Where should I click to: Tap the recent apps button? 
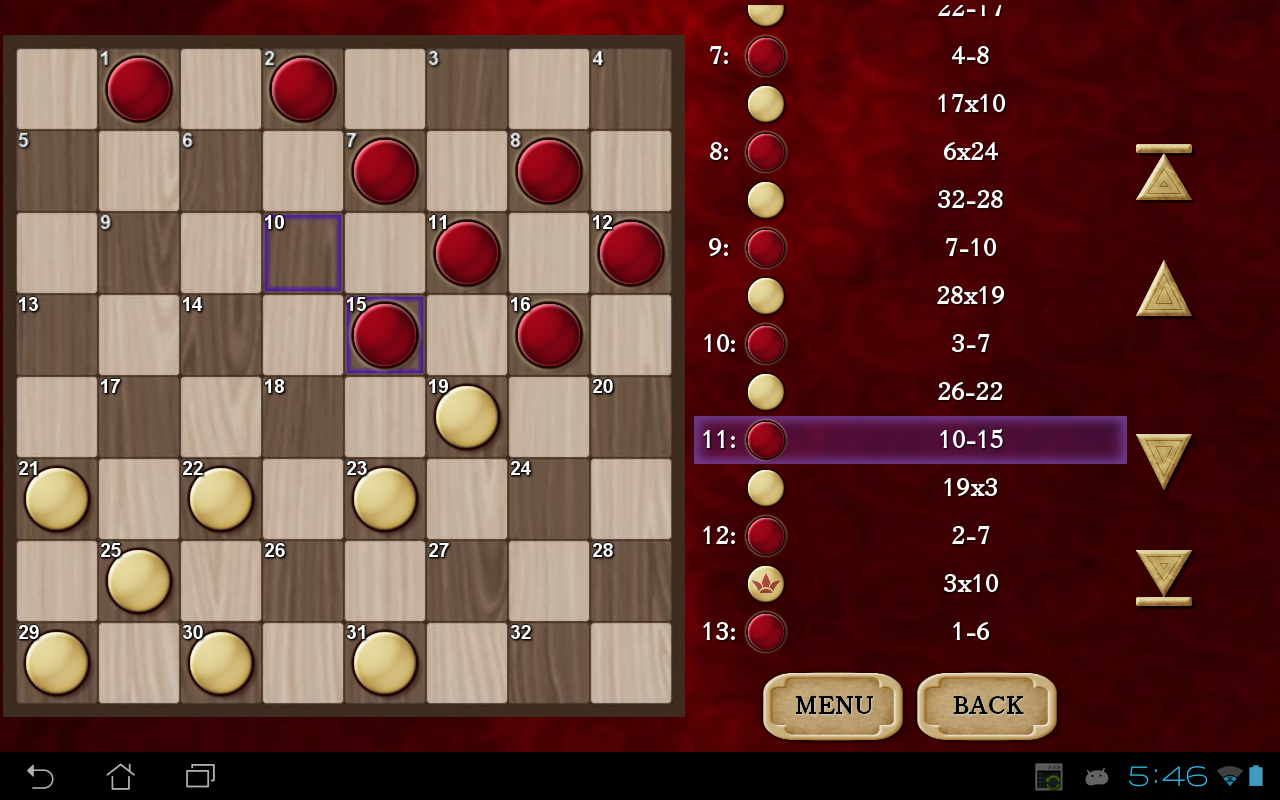(x=199, y=775)
